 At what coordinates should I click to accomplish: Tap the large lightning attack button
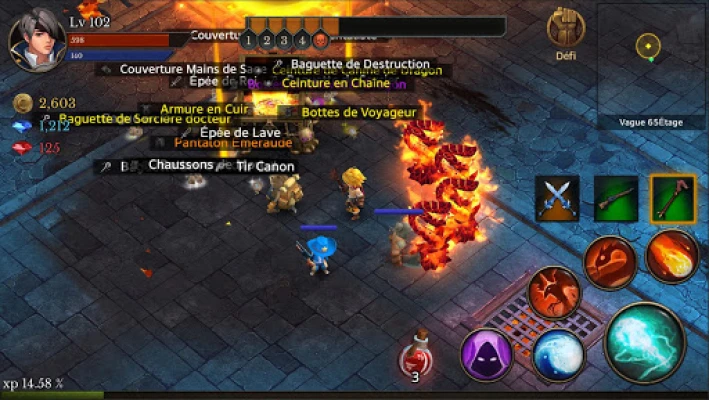(x=644, y=343)
